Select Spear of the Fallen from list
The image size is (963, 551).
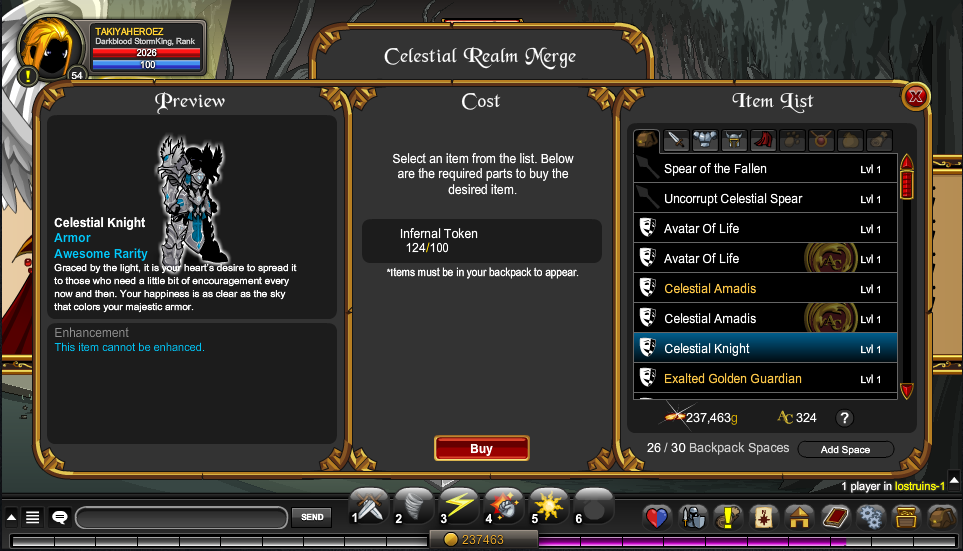pos(765,169)
